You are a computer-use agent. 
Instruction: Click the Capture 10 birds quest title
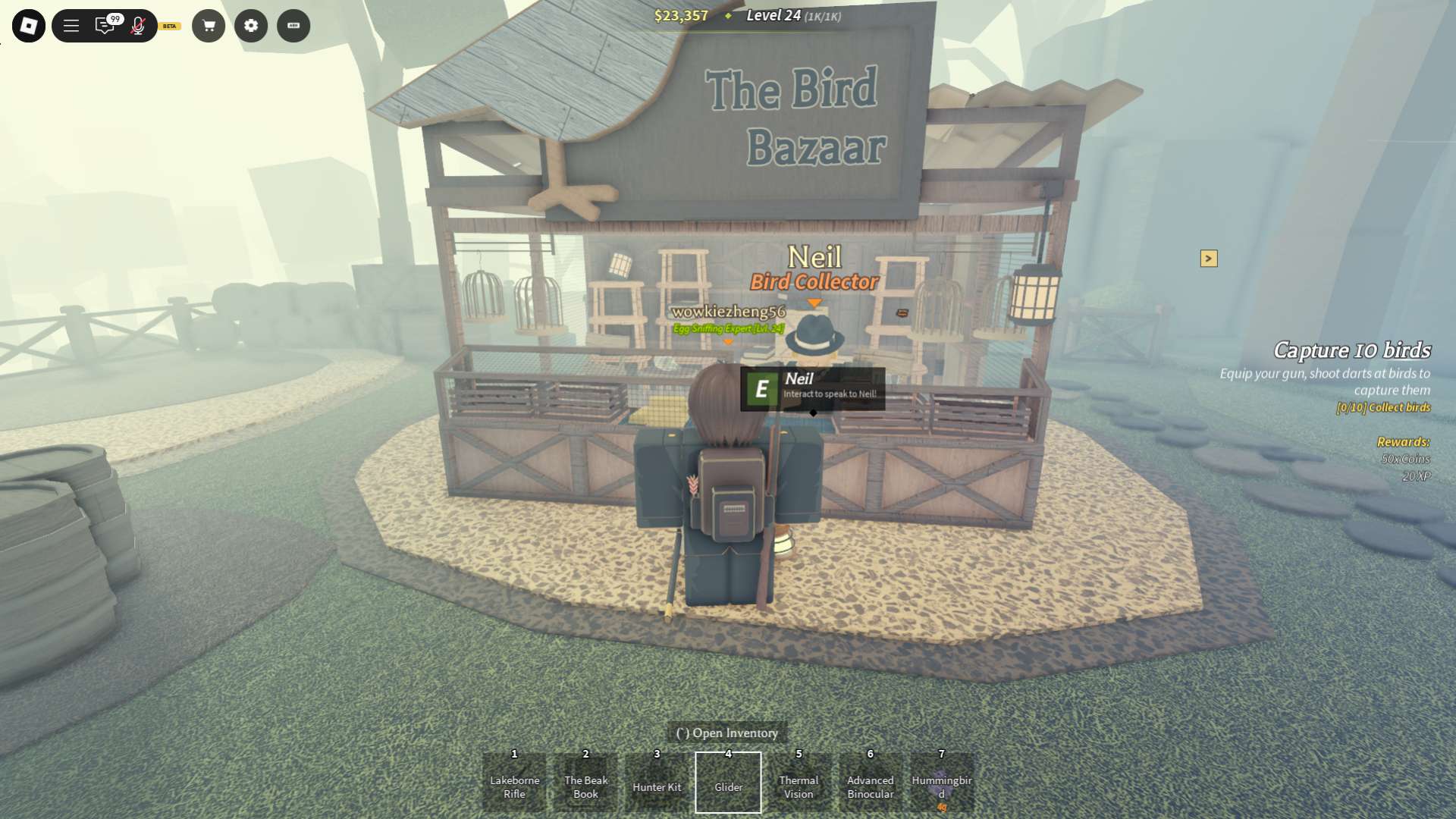(1351, 351)
